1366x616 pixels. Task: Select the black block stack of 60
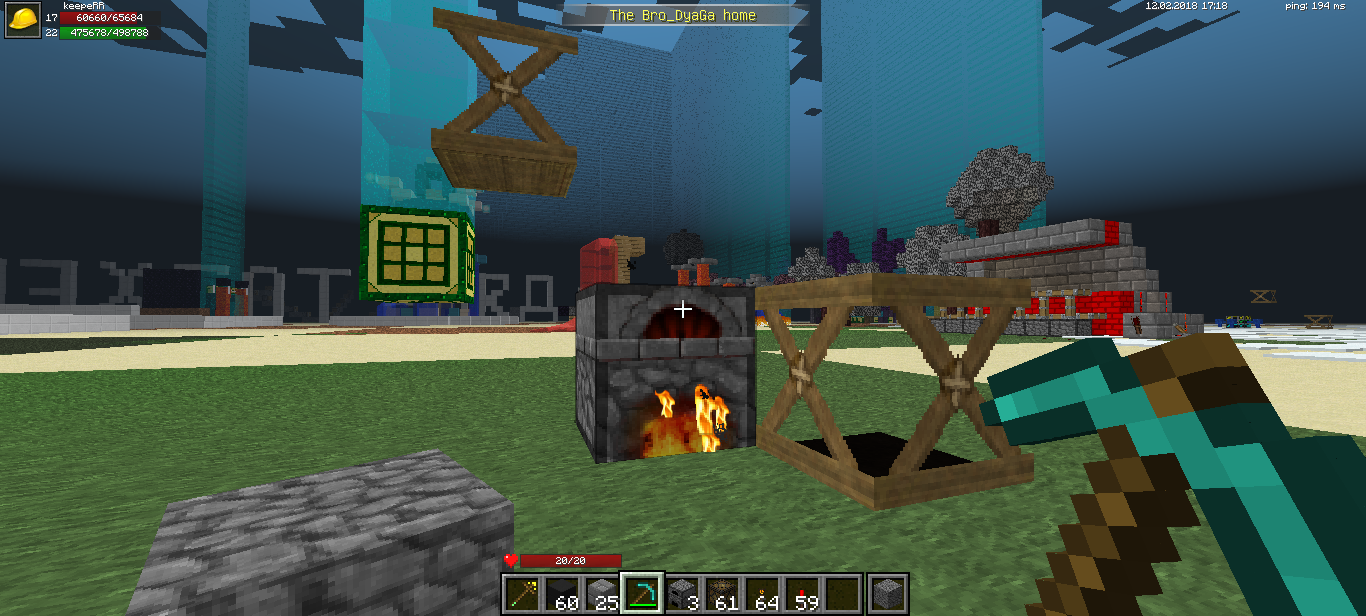click(x=561, y=594)
